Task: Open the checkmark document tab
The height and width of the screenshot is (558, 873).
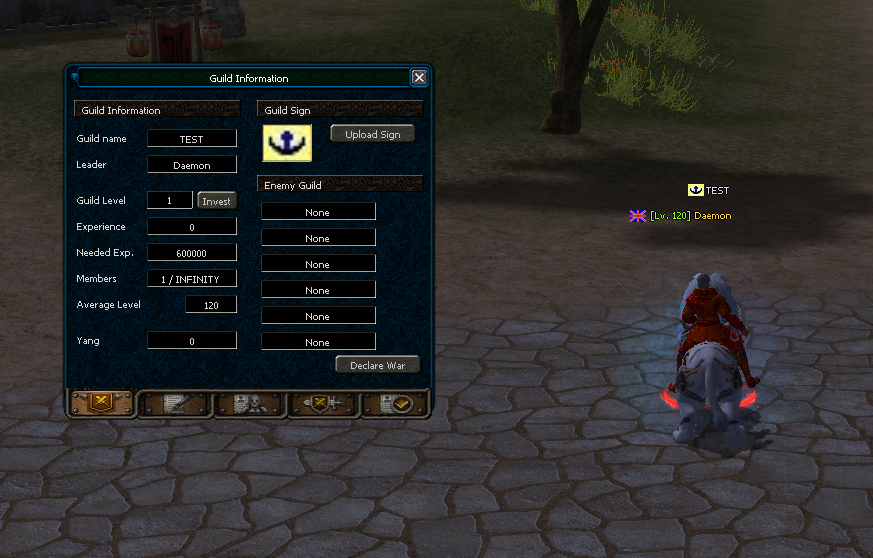Action: click(x=395, y=403)
